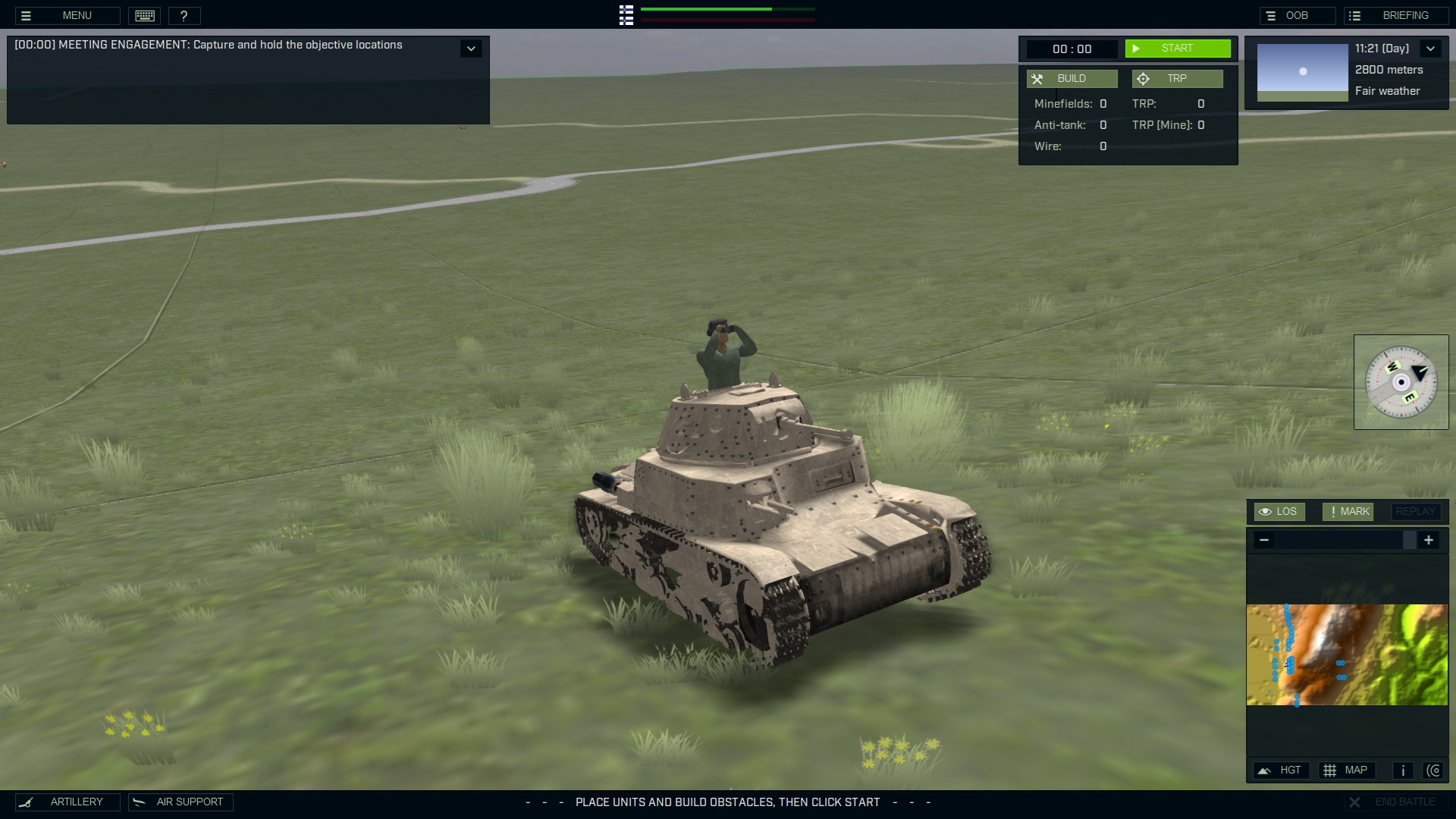Select the minimap info icon
The height and width of the screenshot is (819, 1456).
tap(1402, 770)
